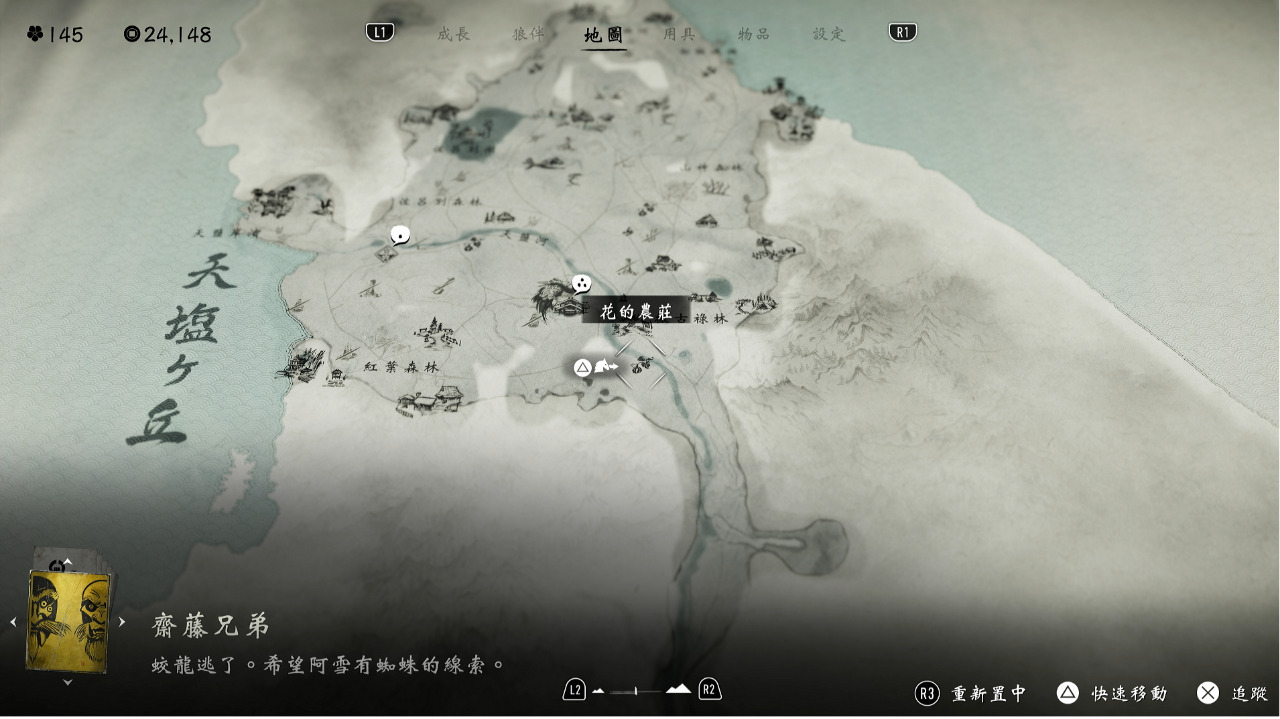Open the 物品 items tab

(x=754, y=34)
